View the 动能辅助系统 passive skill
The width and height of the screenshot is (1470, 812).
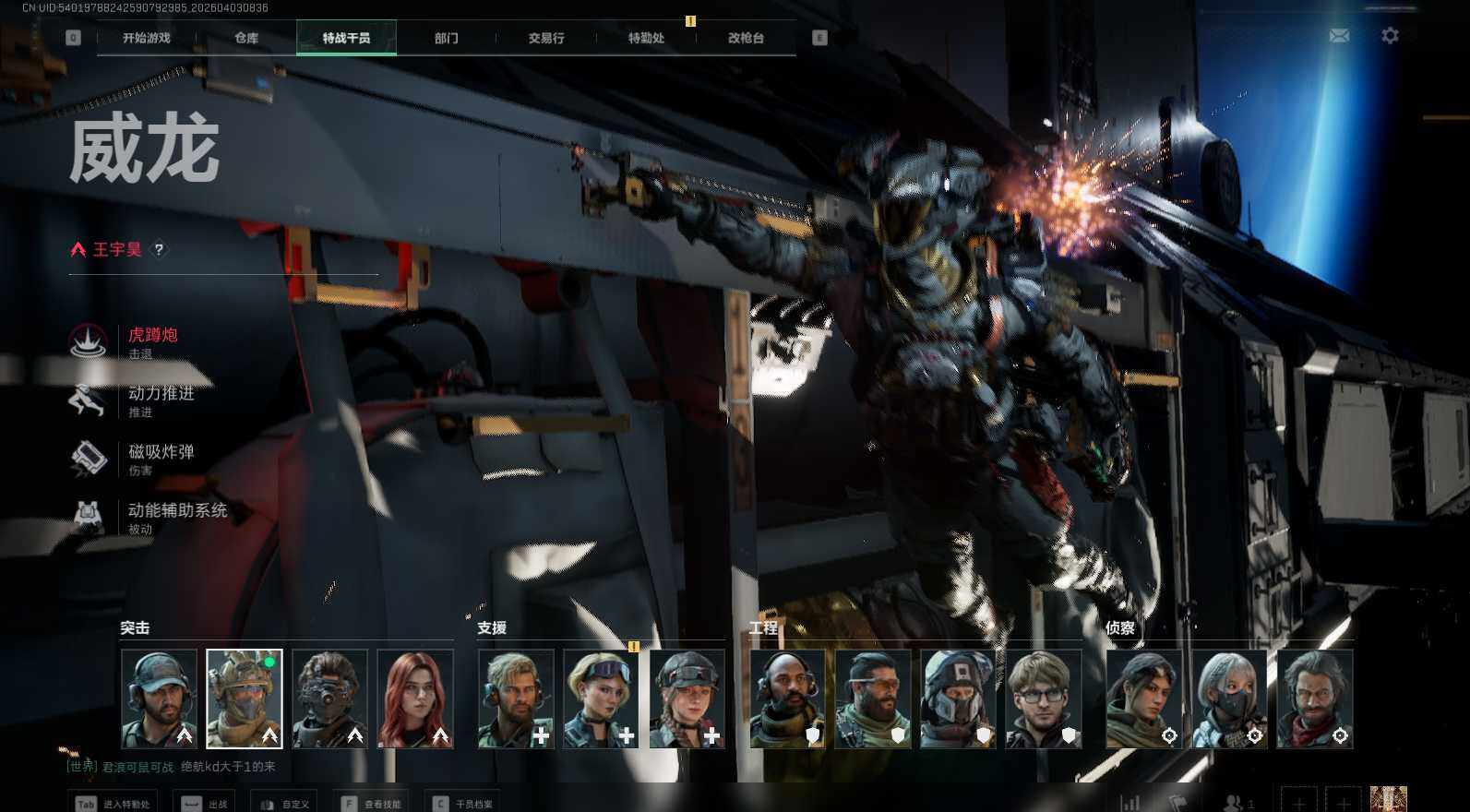point(176,511)
